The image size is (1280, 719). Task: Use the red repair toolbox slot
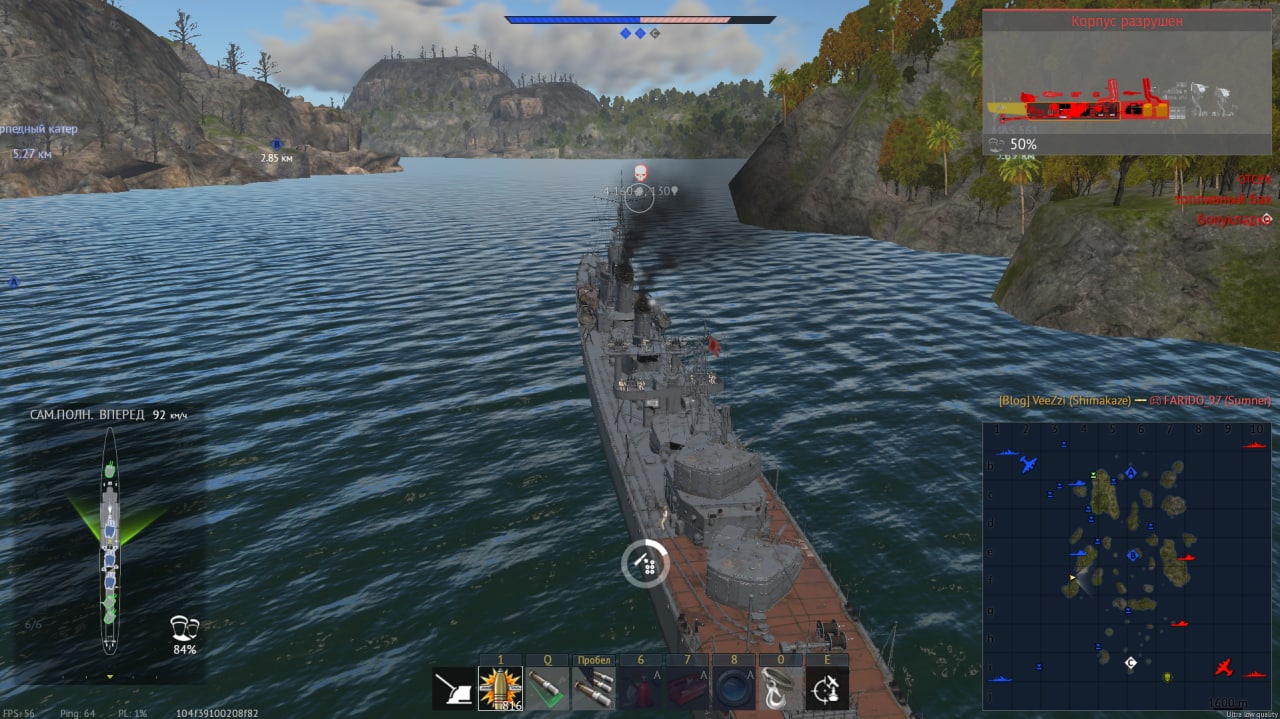(x=687, y=689)
